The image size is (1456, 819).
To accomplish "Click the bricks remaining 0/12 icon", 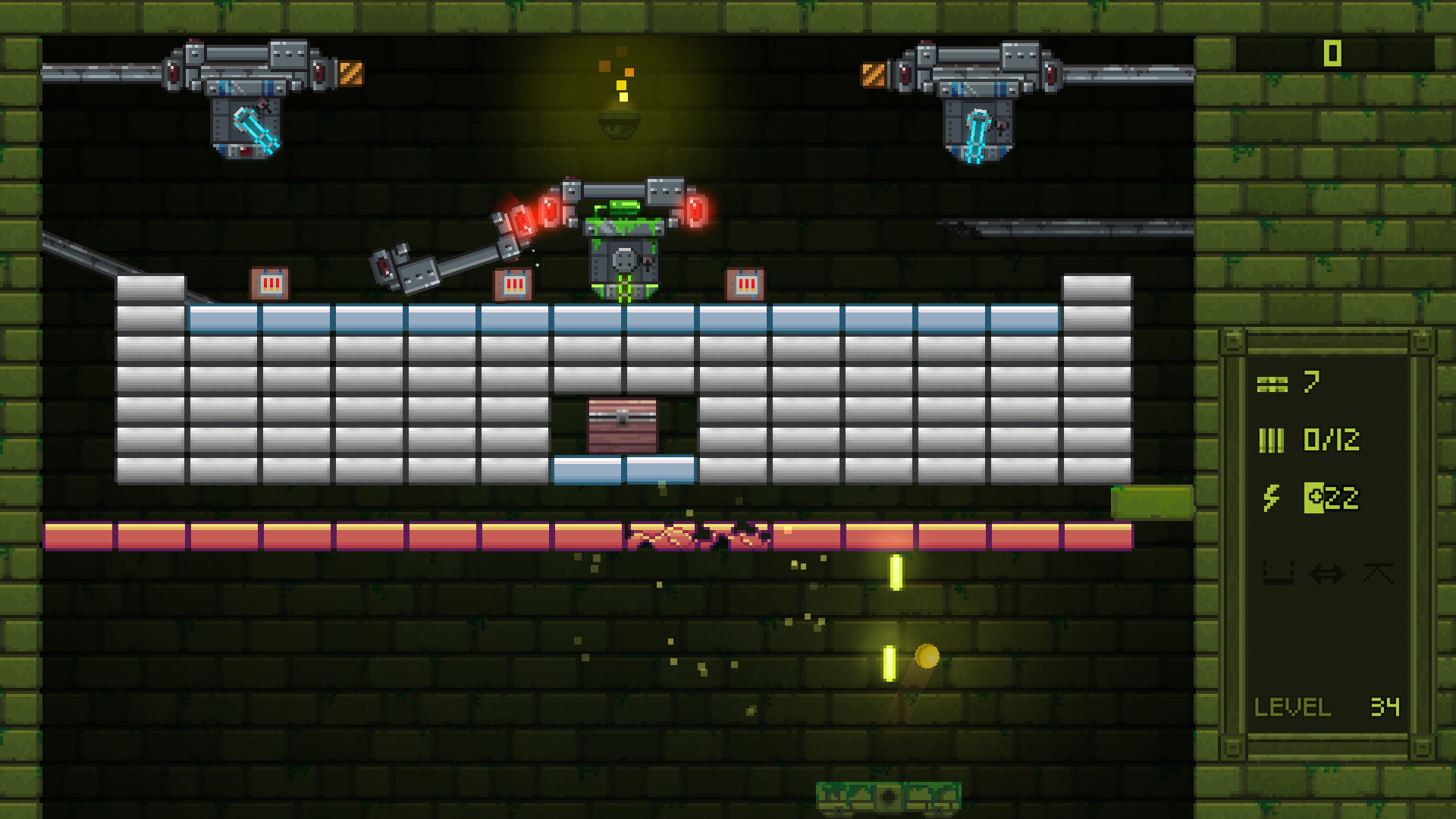I will click(1272, 438).
